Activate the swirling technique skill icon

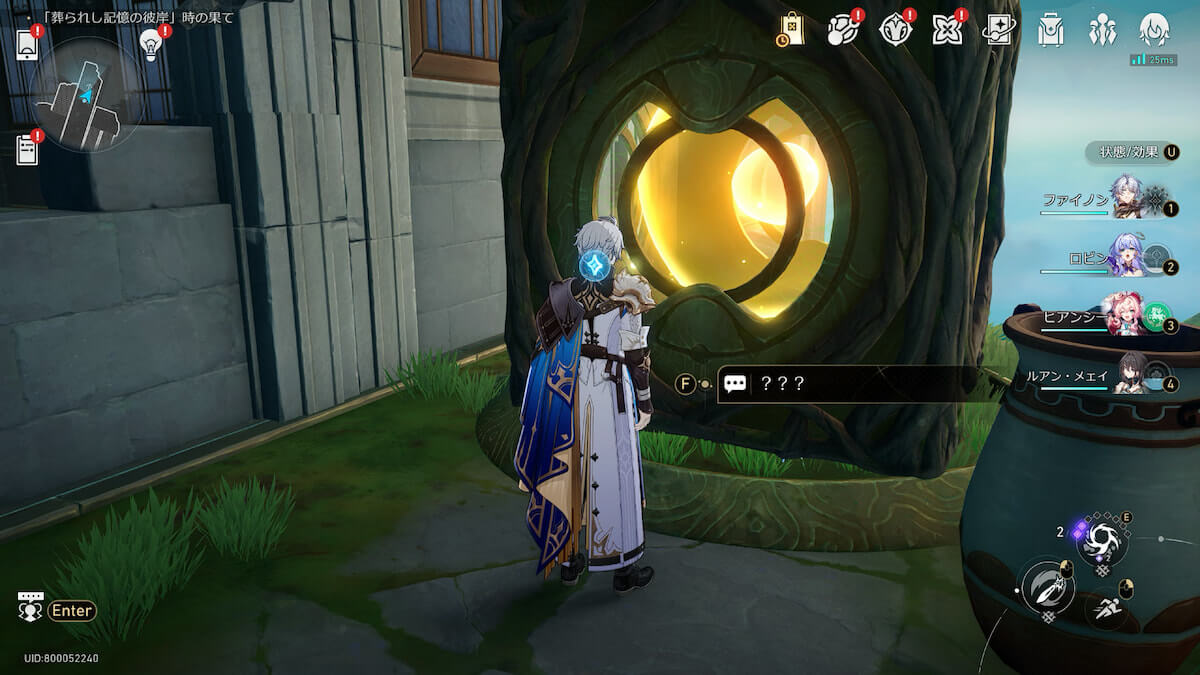[x=1101, y=541]
